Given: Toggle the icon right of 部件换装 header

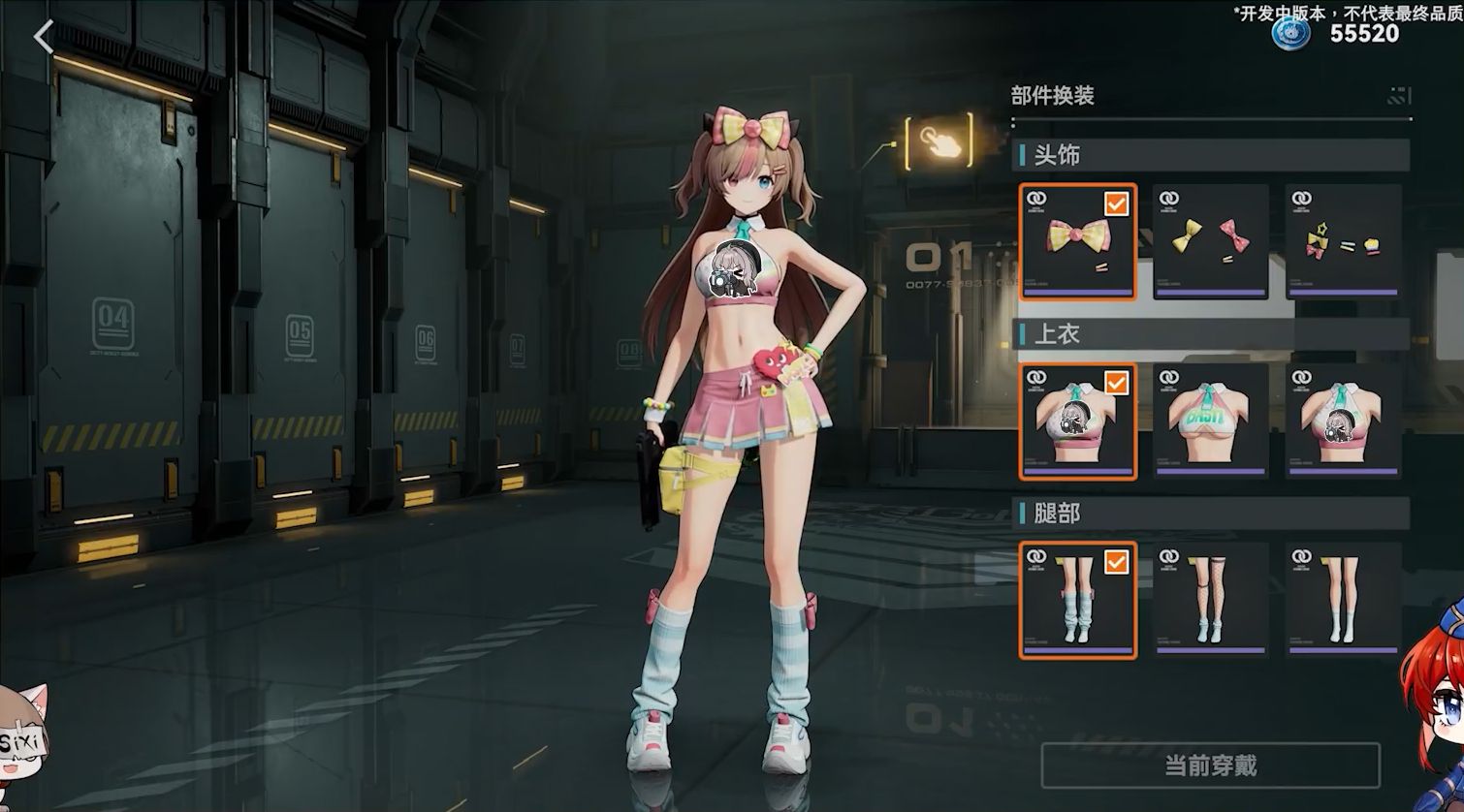Looking at the screenshot, I should (x=1399, y=95).
